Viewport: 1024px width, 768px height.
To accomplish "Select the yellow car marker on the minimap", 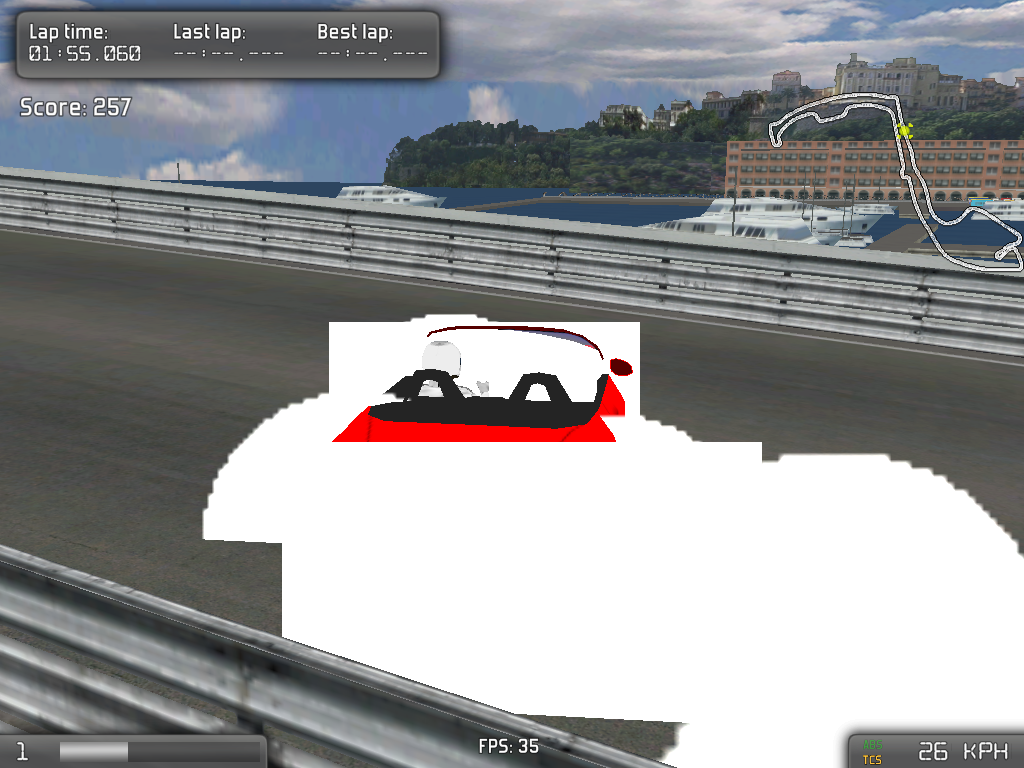I will pos(904,129).
